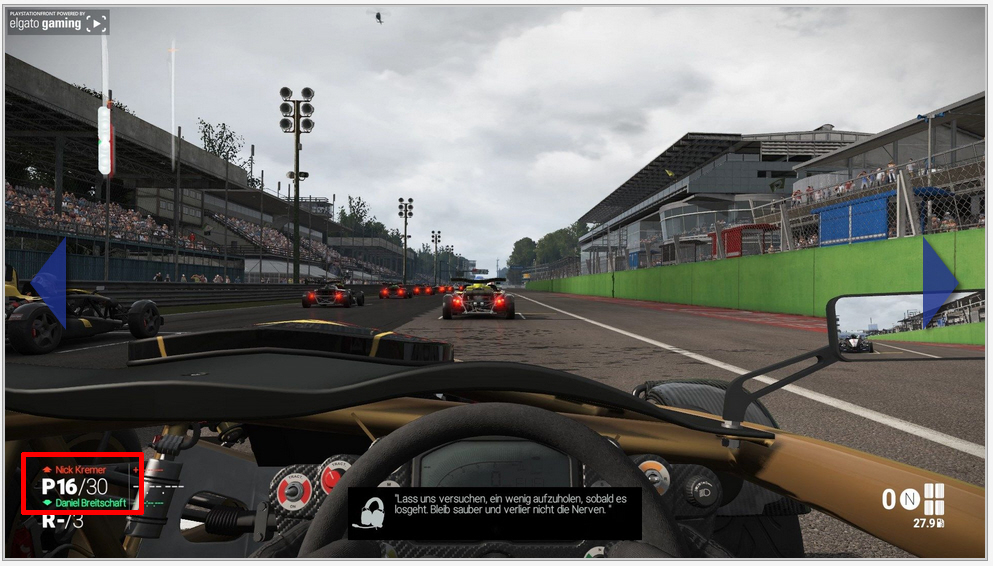Select the Daniel Breitschaft driver name

pyautogui.click(x=90, y=503)
